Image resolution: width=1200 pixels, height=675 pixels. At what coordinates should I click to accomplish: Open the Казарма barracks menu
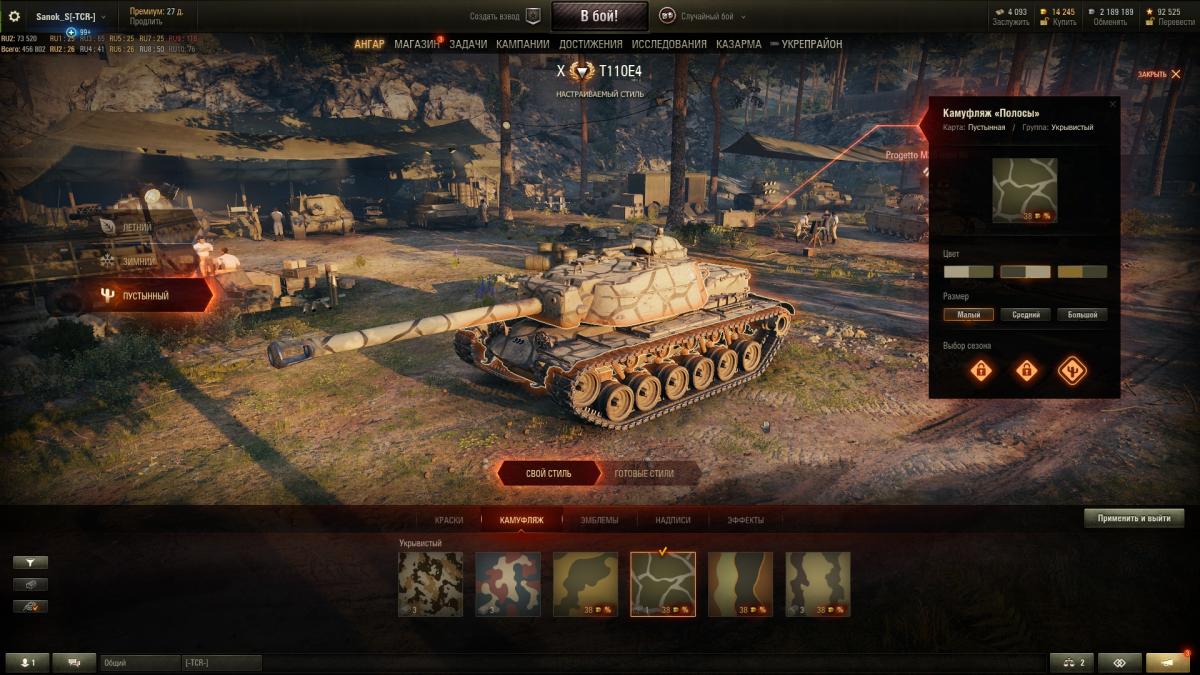tap(738, 44)
